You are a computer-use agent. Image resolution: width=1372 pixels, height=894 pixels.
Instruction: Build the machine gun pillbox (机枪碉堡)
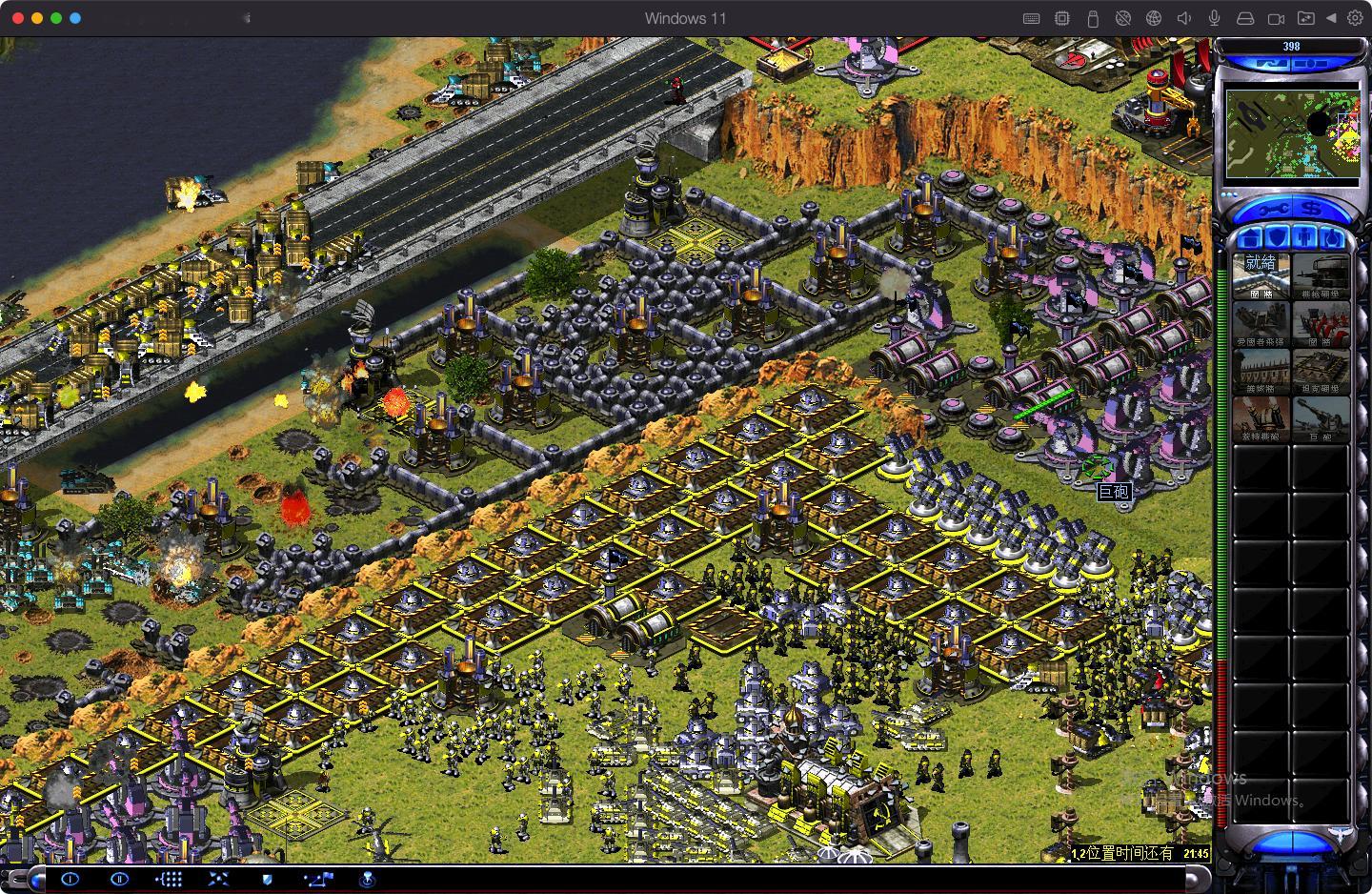coord(1321,274)
